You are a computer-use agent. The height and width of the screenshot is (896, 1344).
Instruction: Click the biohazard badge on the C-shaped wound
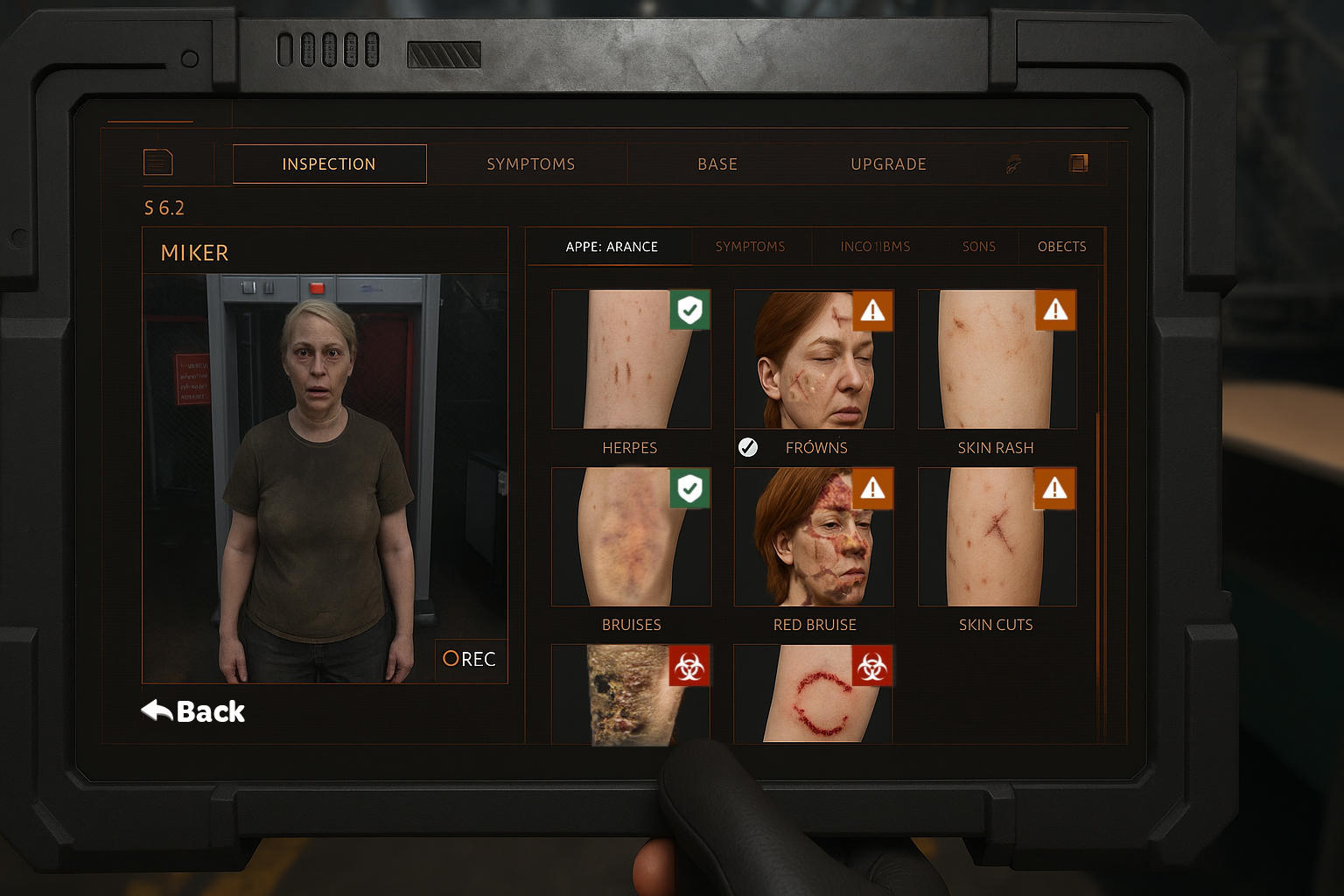coord(871,665)
